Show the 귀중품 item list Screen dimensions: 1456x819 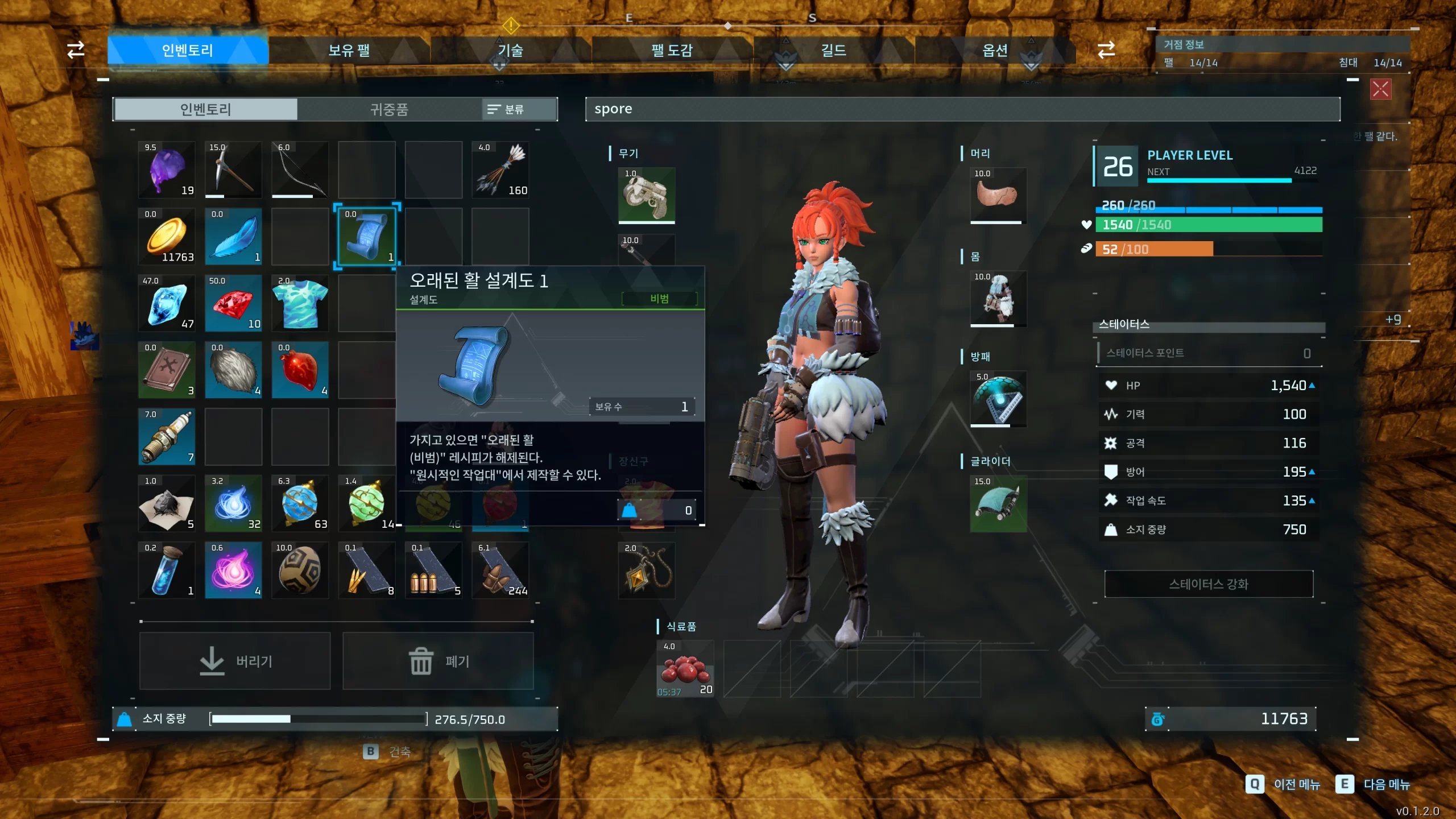click(389, 109)
